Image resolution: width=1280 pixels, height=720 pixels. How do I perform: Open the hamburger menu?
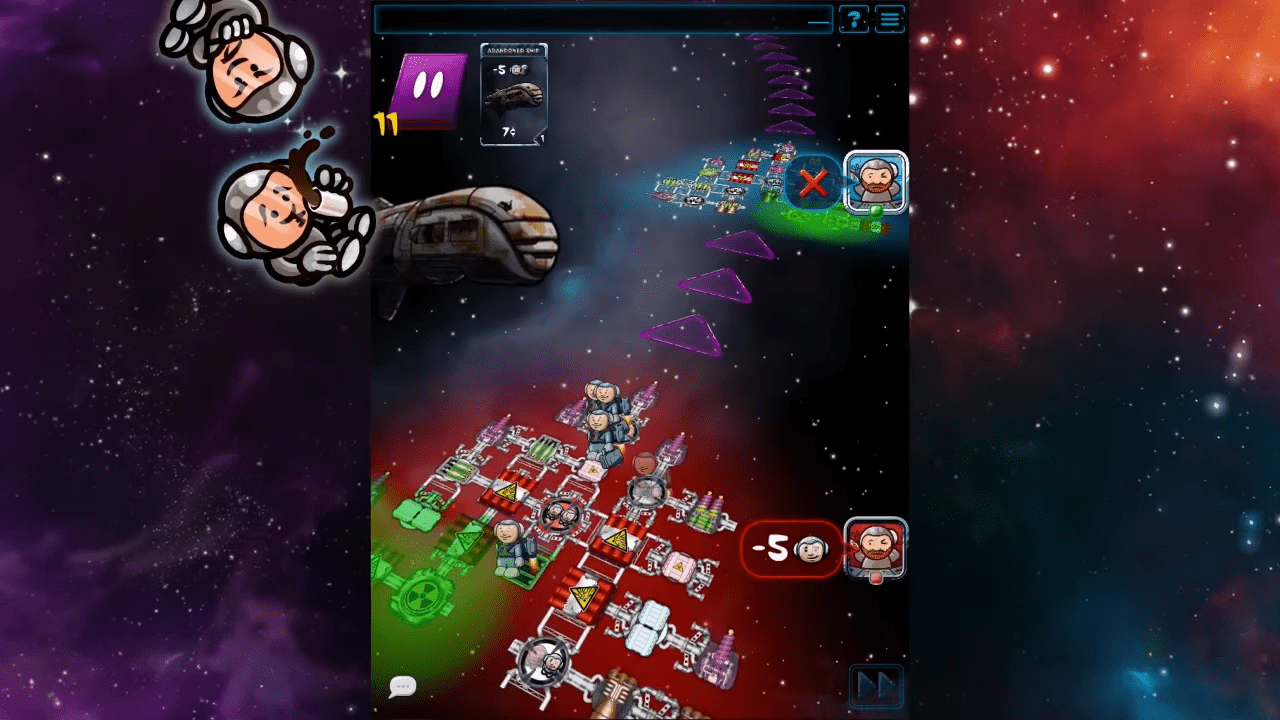pos(889,19)
